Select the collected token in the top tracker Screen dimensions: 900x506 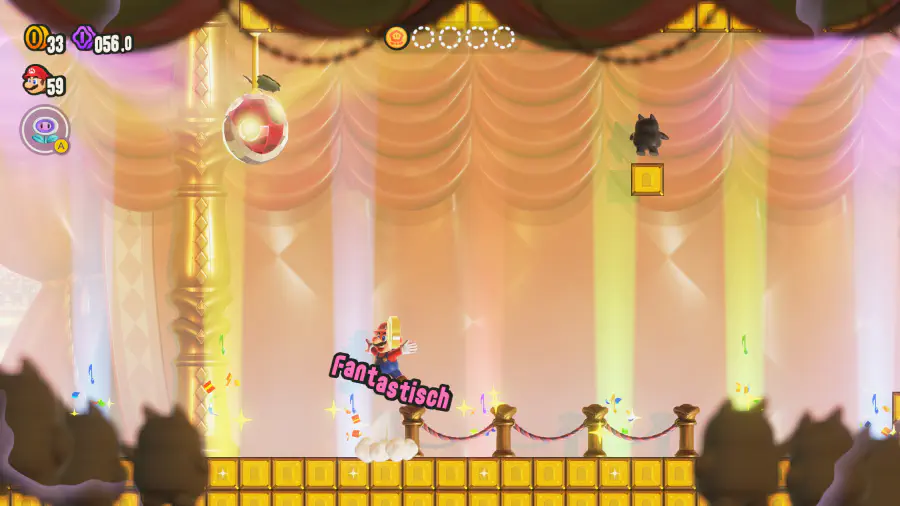point(396,38)
